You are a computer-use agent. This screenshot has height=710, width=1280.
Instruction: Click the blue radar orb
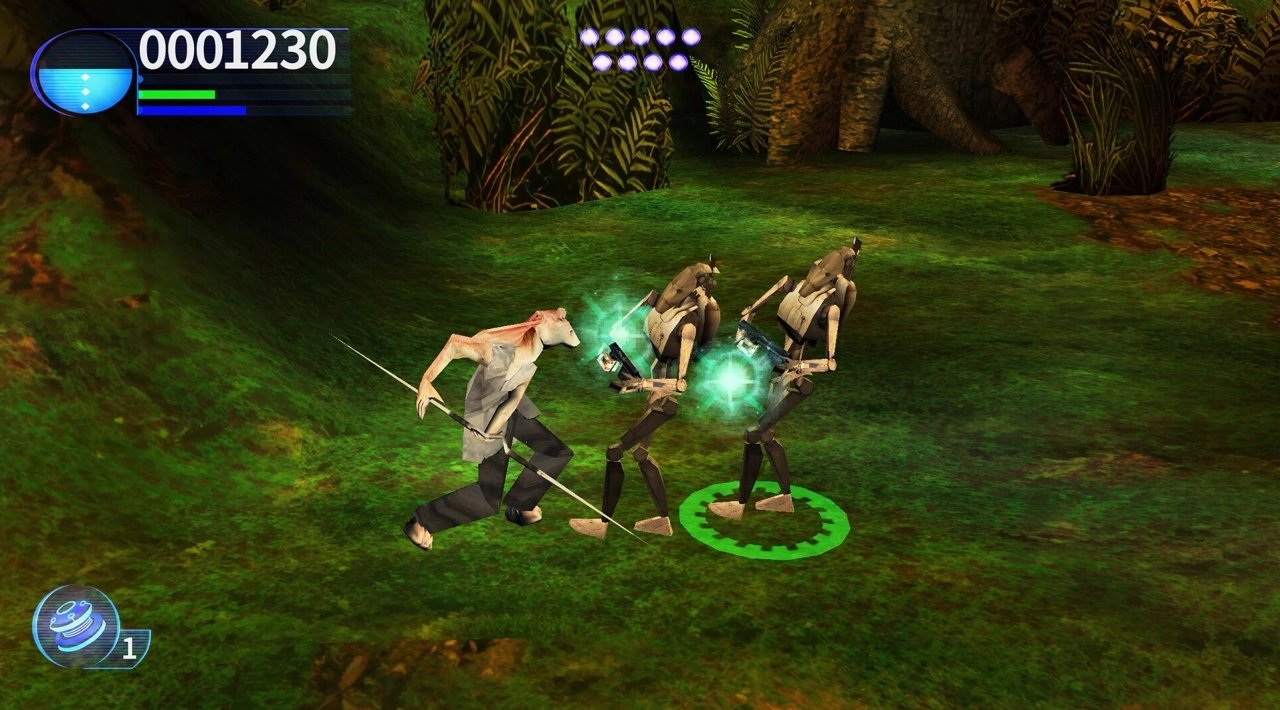85,73
